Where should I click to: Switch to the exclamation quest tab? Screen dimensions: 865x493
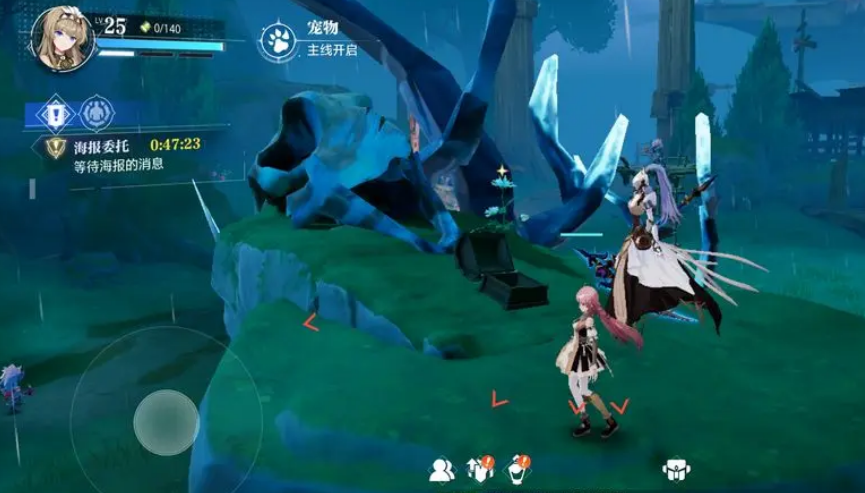pyautogui.click(x=55, y=112)
